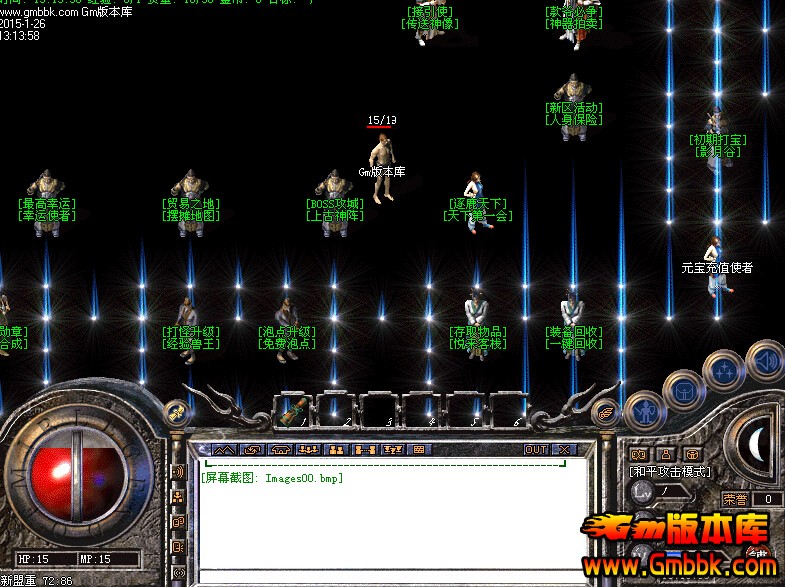Close the chat panel with X
The height and width of the screenshot is (587, 785).
point(565,450)
